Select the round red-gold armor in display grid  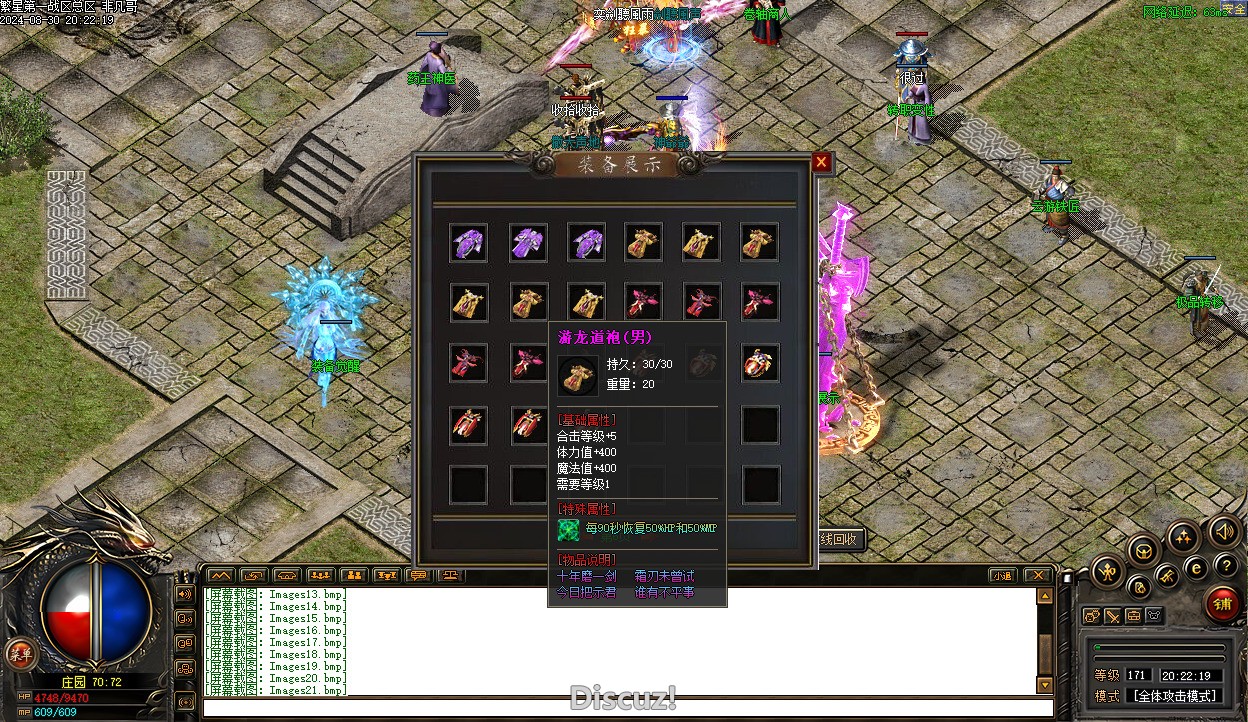(761, 364)
